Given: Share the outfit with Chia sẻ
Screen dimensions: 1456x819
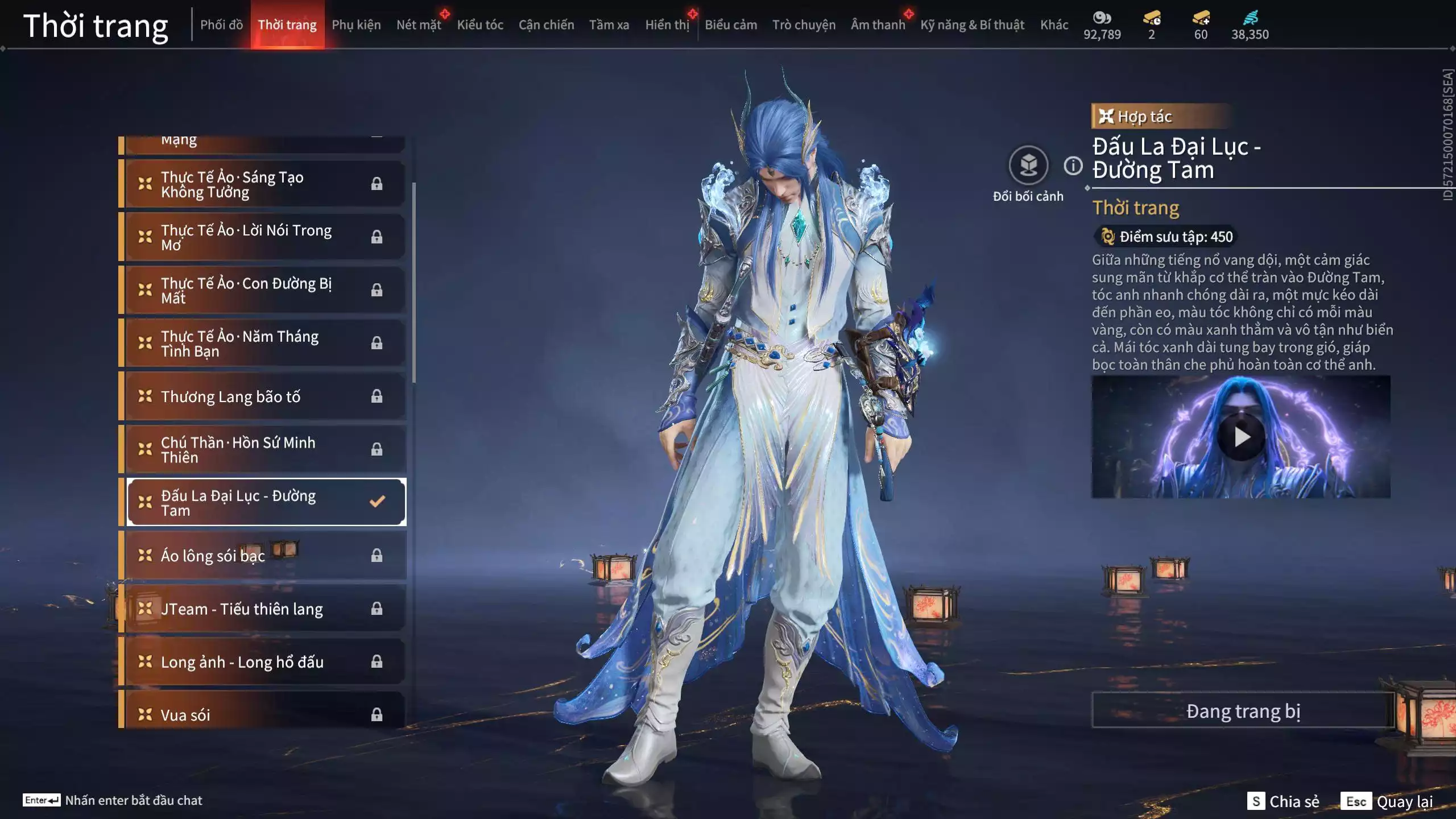Looking at the screenshot, I should (x=1283, y=801).
